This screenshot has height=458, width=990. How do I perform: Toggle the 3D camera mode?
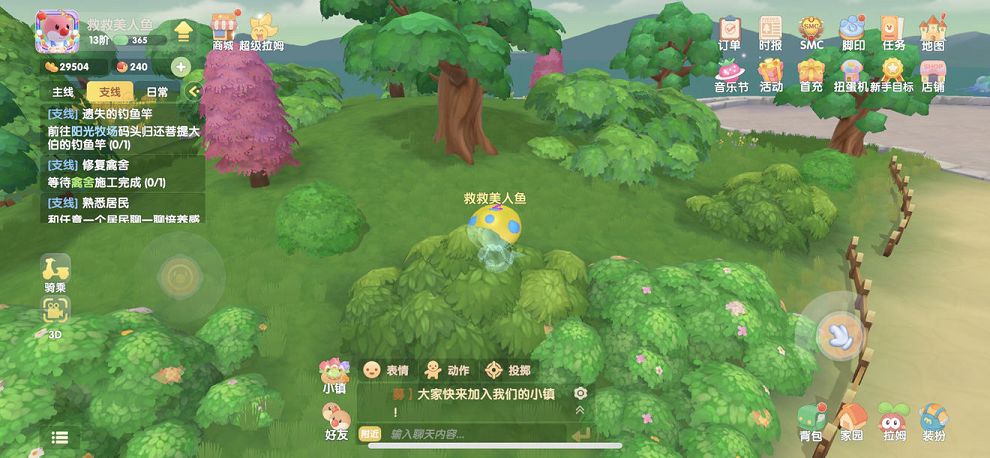click(56, 313)
